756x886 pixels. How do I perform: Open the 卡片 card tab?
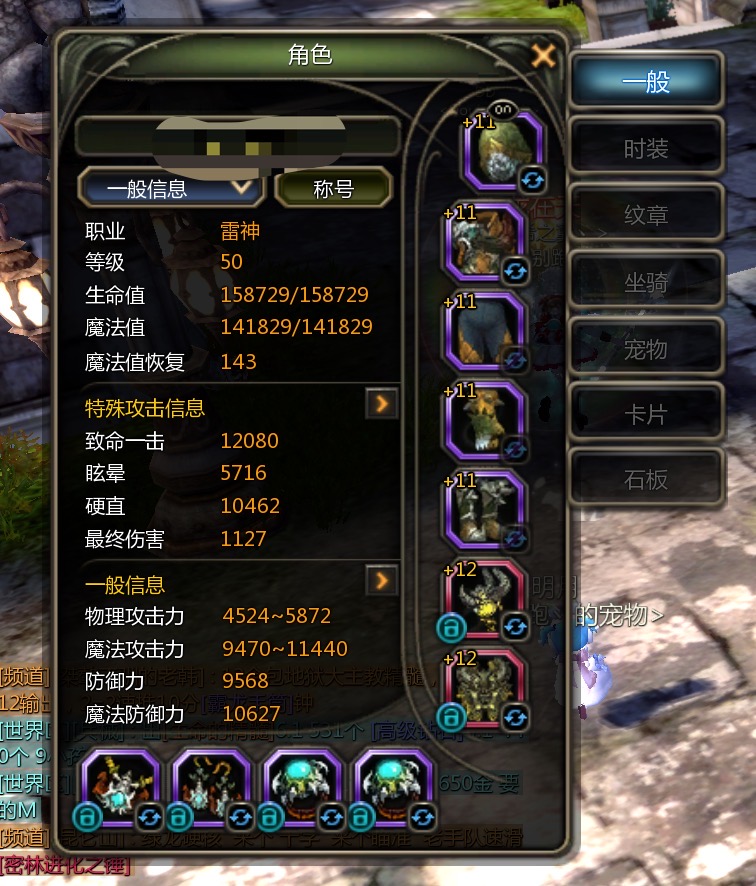point(646,413)
